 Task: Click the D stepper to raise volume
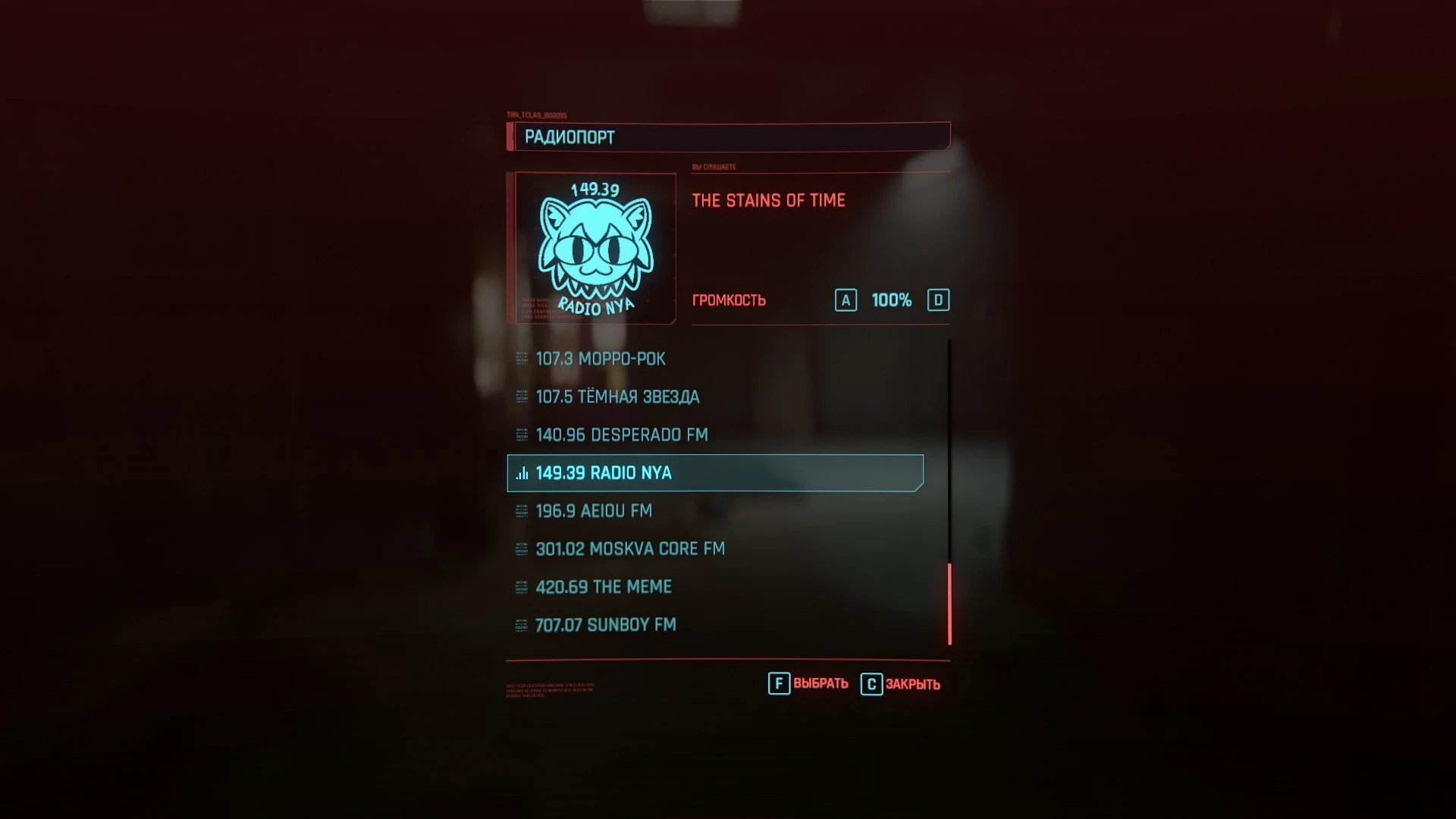point(940,300)
